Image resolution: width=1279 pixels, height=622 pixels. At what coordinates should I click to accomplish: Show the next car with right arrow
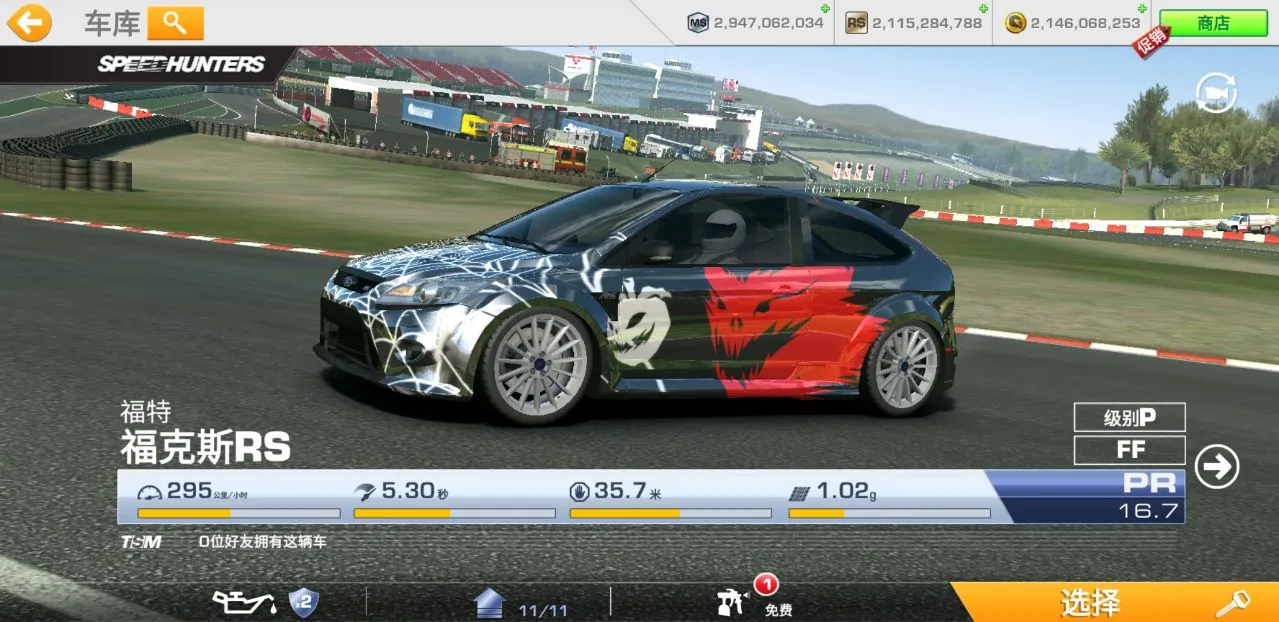tap(1216, 467)
